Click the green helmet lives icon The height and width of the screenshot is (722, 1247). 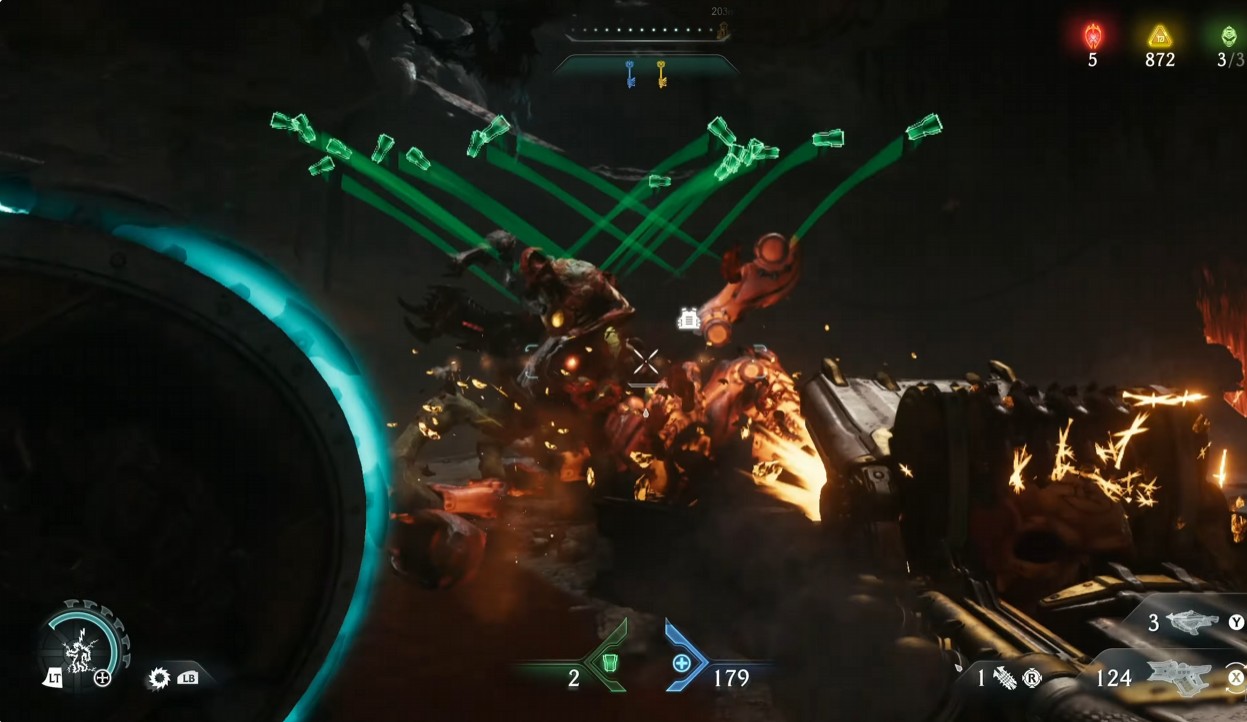(1228, 37)
